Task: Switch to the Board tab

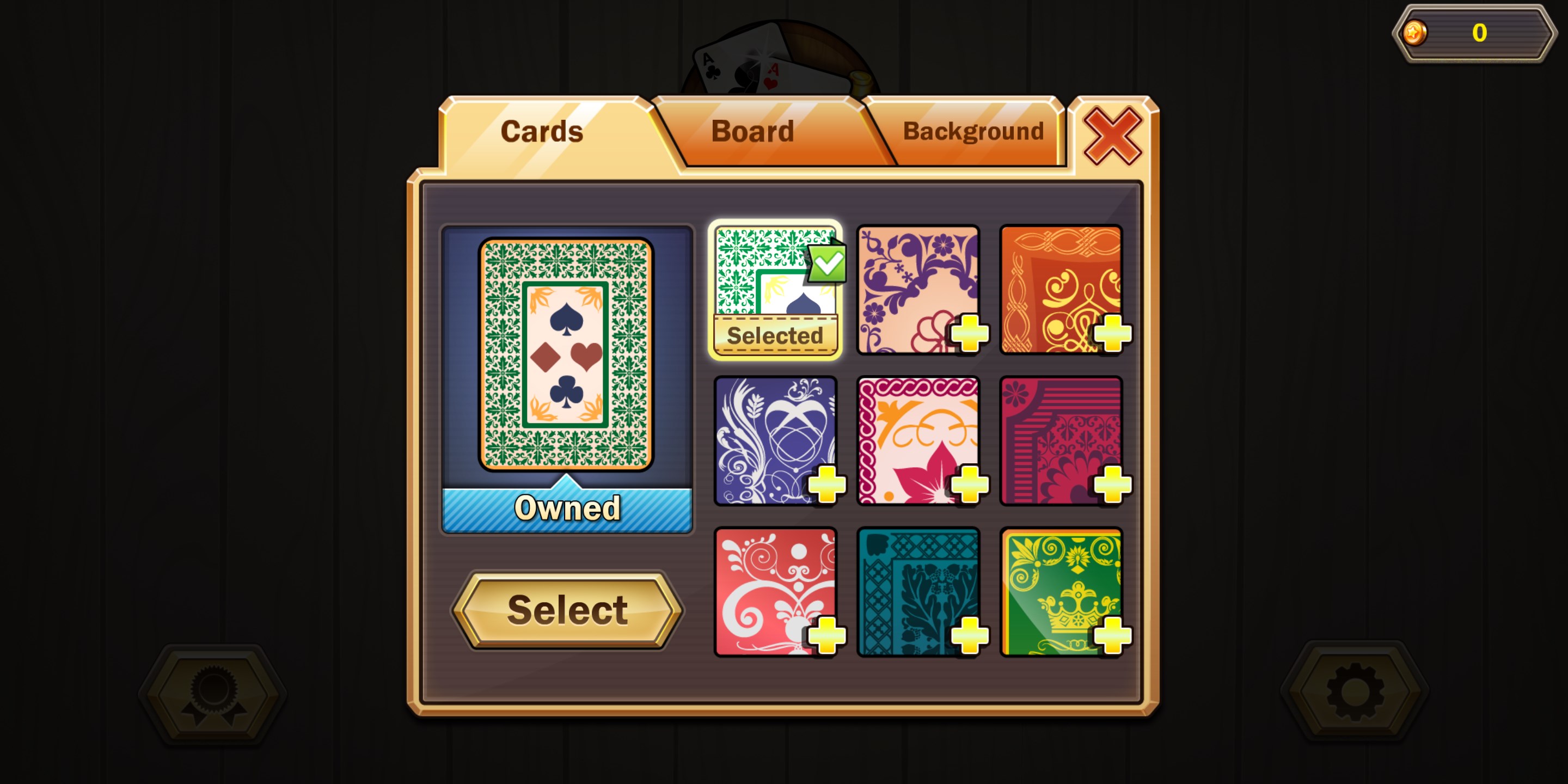Action: (x=753, y=130)
